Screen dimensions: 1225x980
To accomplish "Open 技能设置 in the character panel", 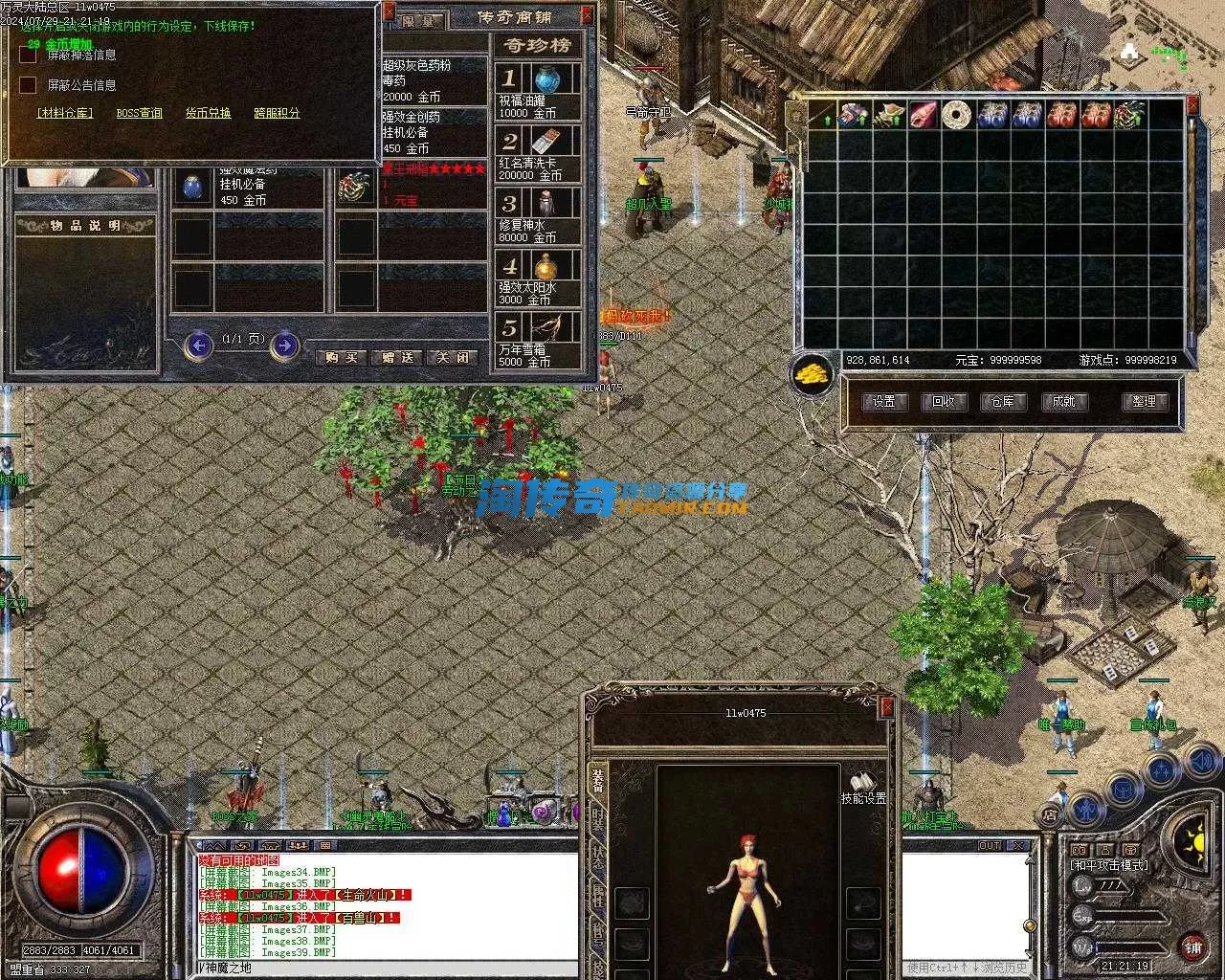I will 863,788.
